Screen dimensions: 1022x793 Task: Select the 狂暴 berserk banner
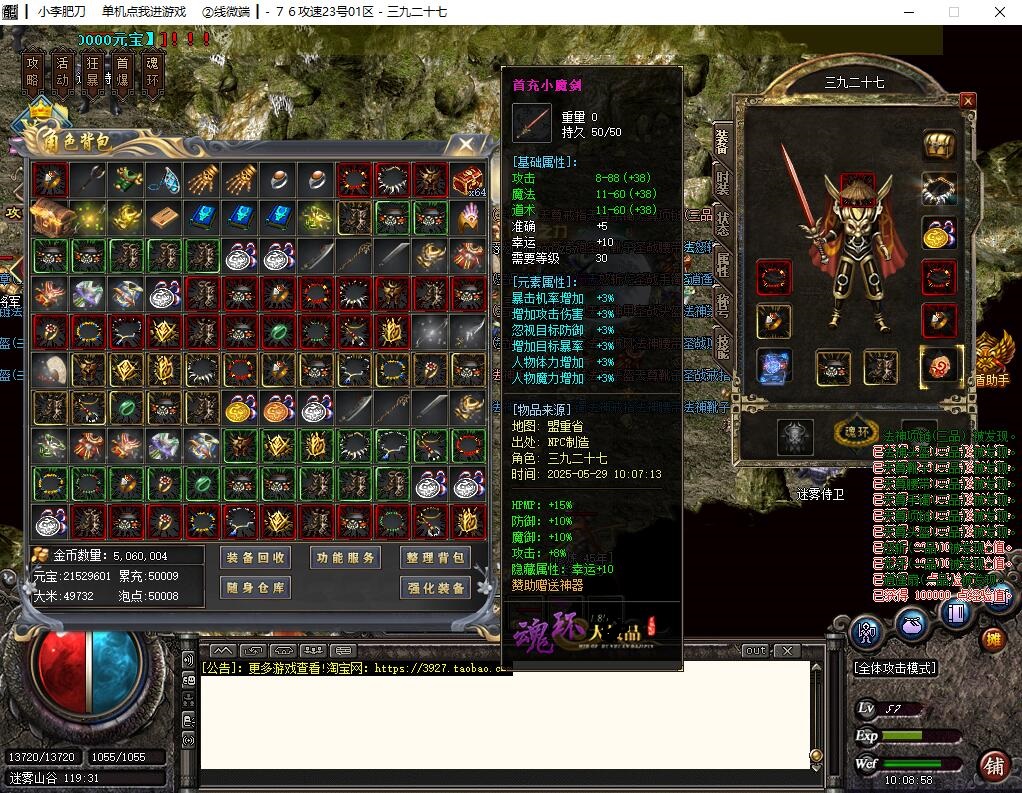(93, 72)
